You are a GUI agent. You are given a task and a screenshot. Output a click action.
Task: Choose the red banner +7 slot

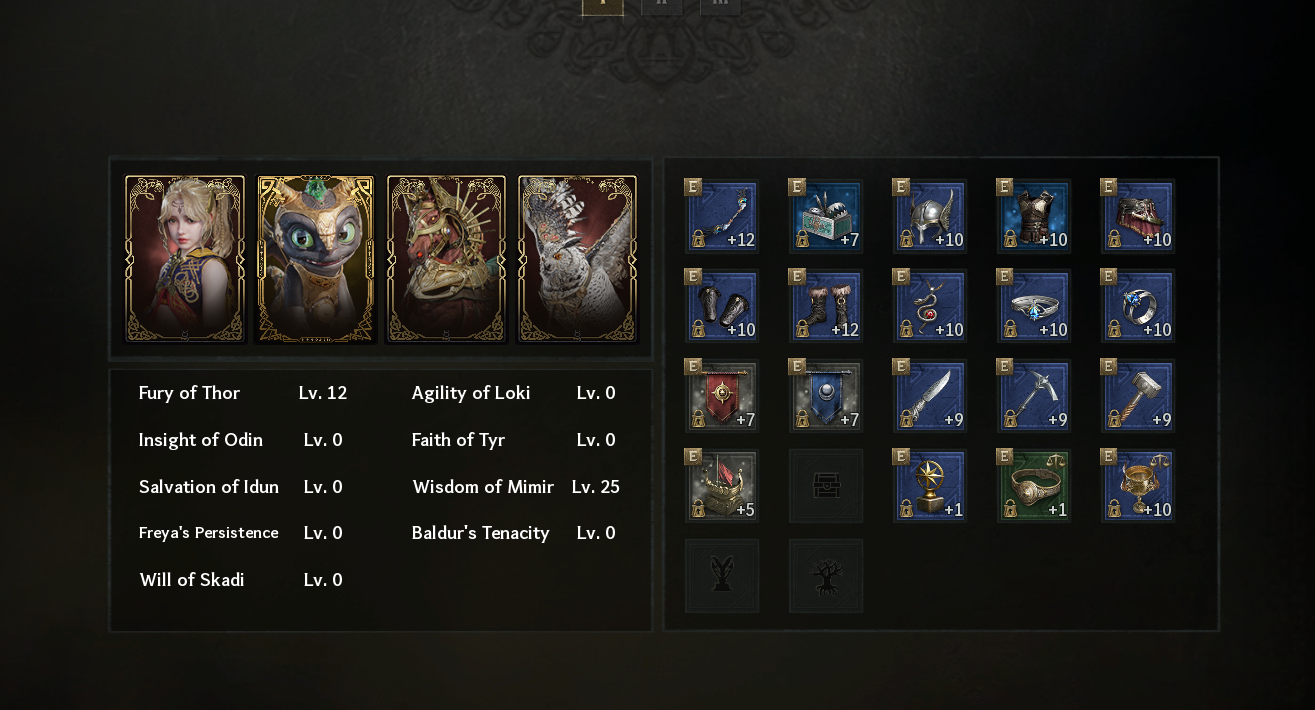(722, 396)
